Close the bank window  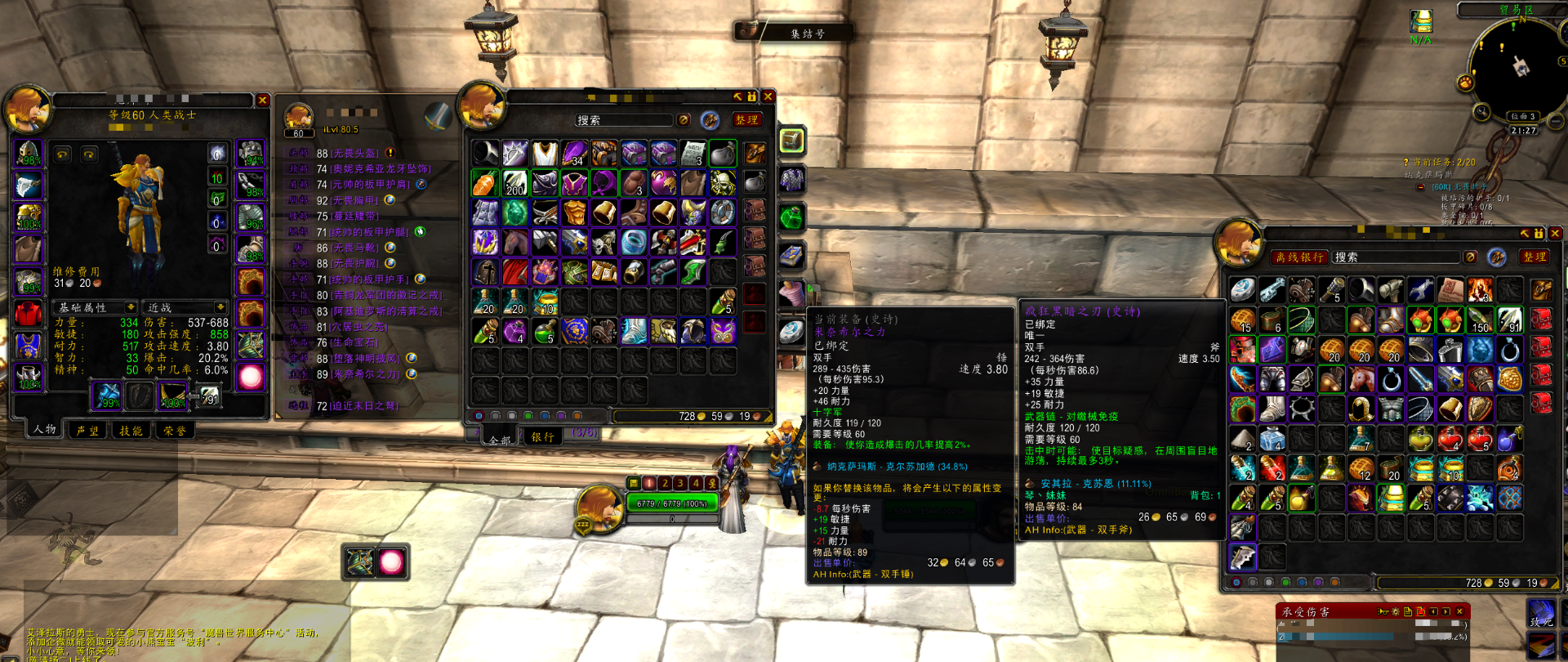[x=1555, y=234]
